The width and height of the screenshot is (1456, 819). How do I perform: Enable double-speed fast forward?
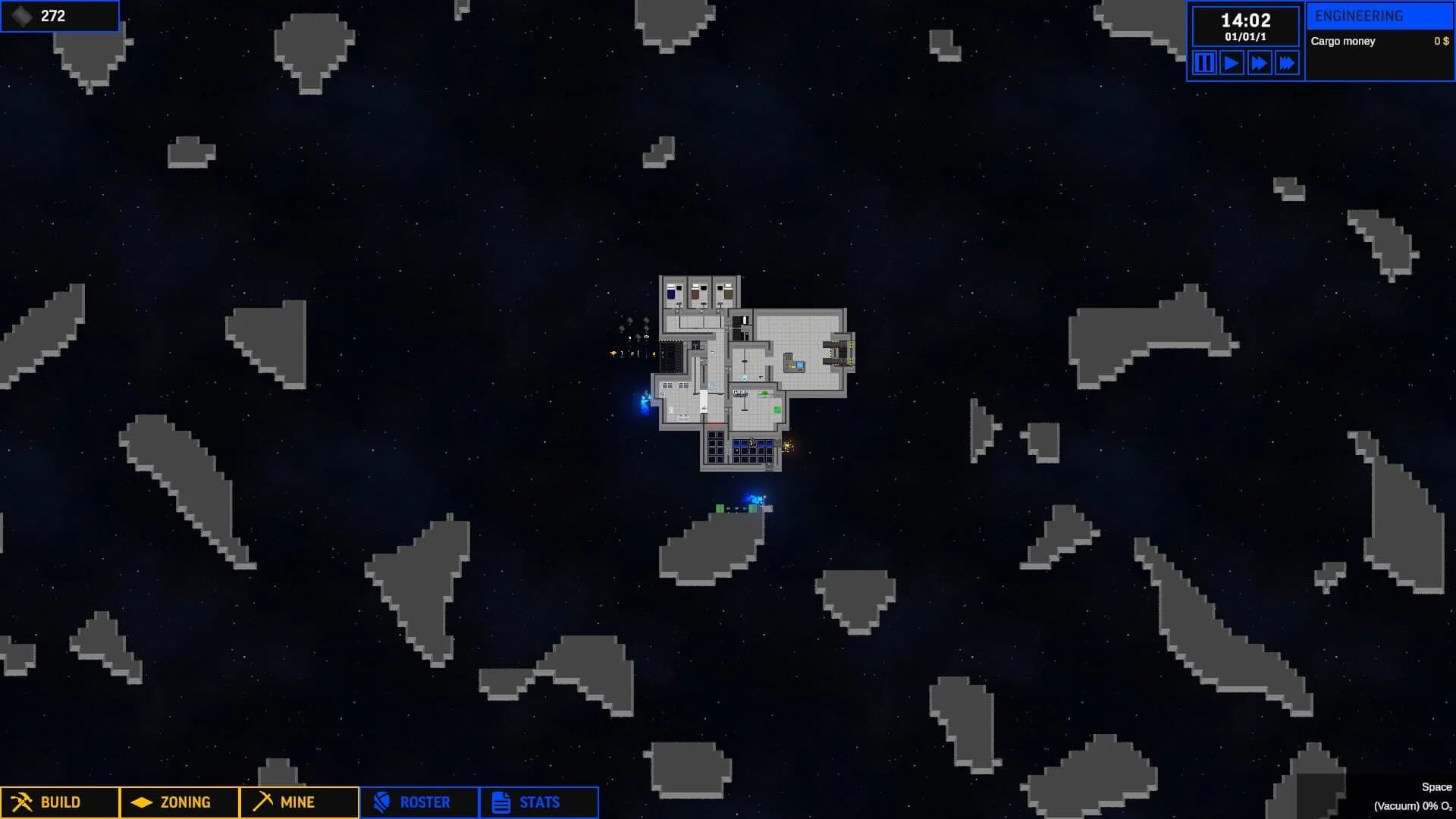click(x=1257, y=64)
